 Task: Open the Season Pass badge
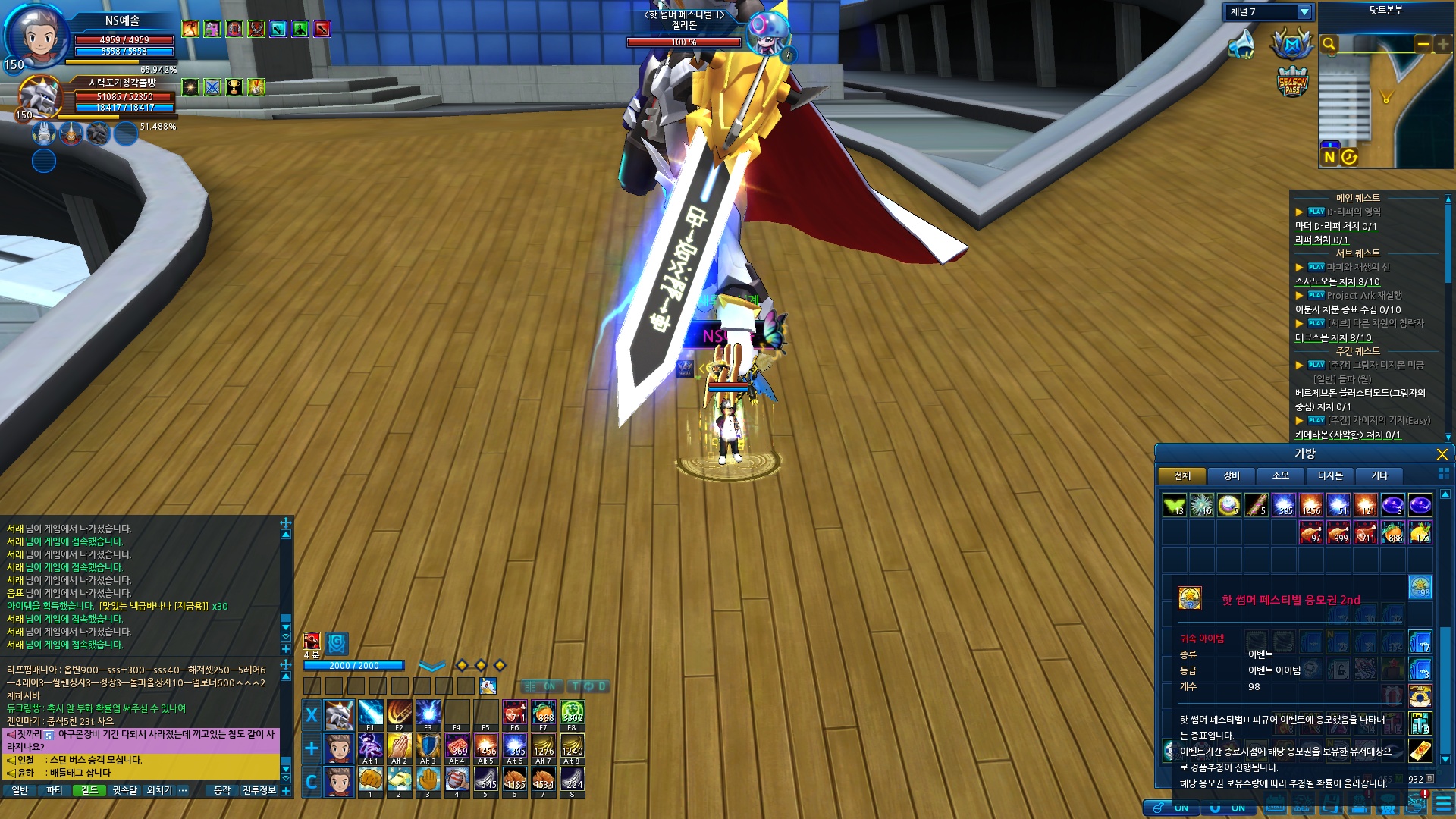pos(1292,82)
